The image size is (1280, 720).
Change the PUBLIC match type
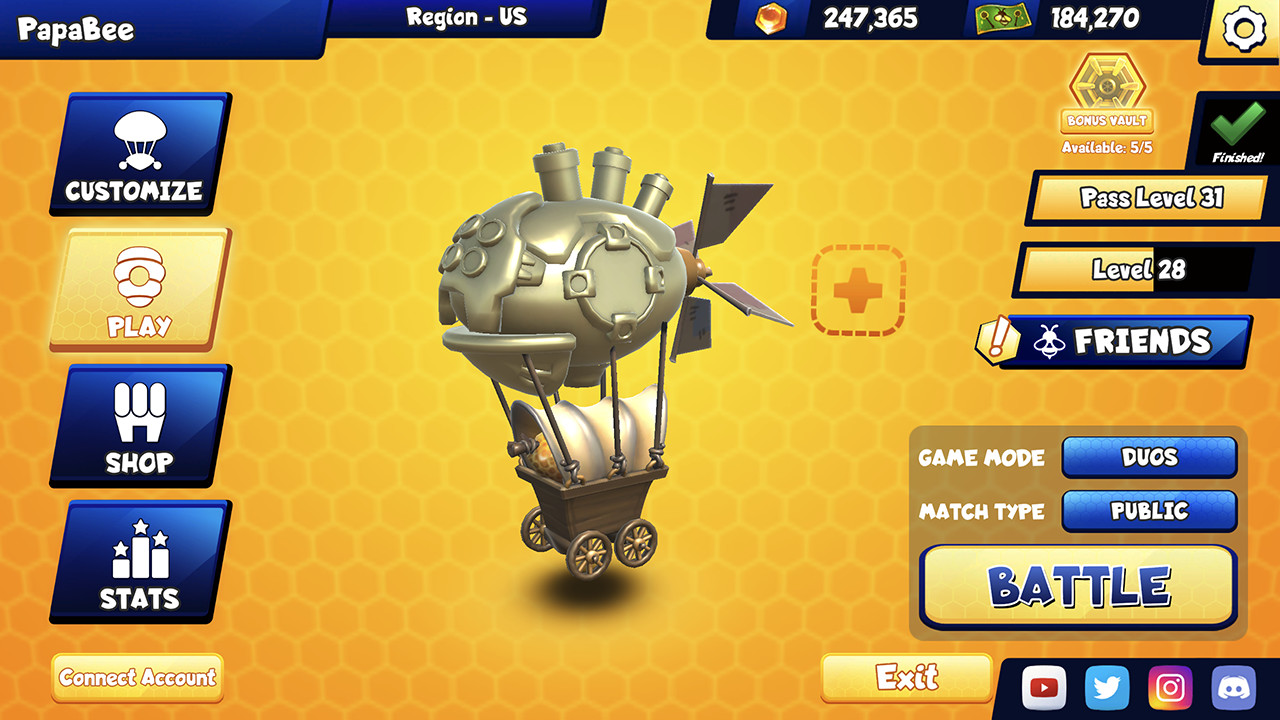point(1149,511)
